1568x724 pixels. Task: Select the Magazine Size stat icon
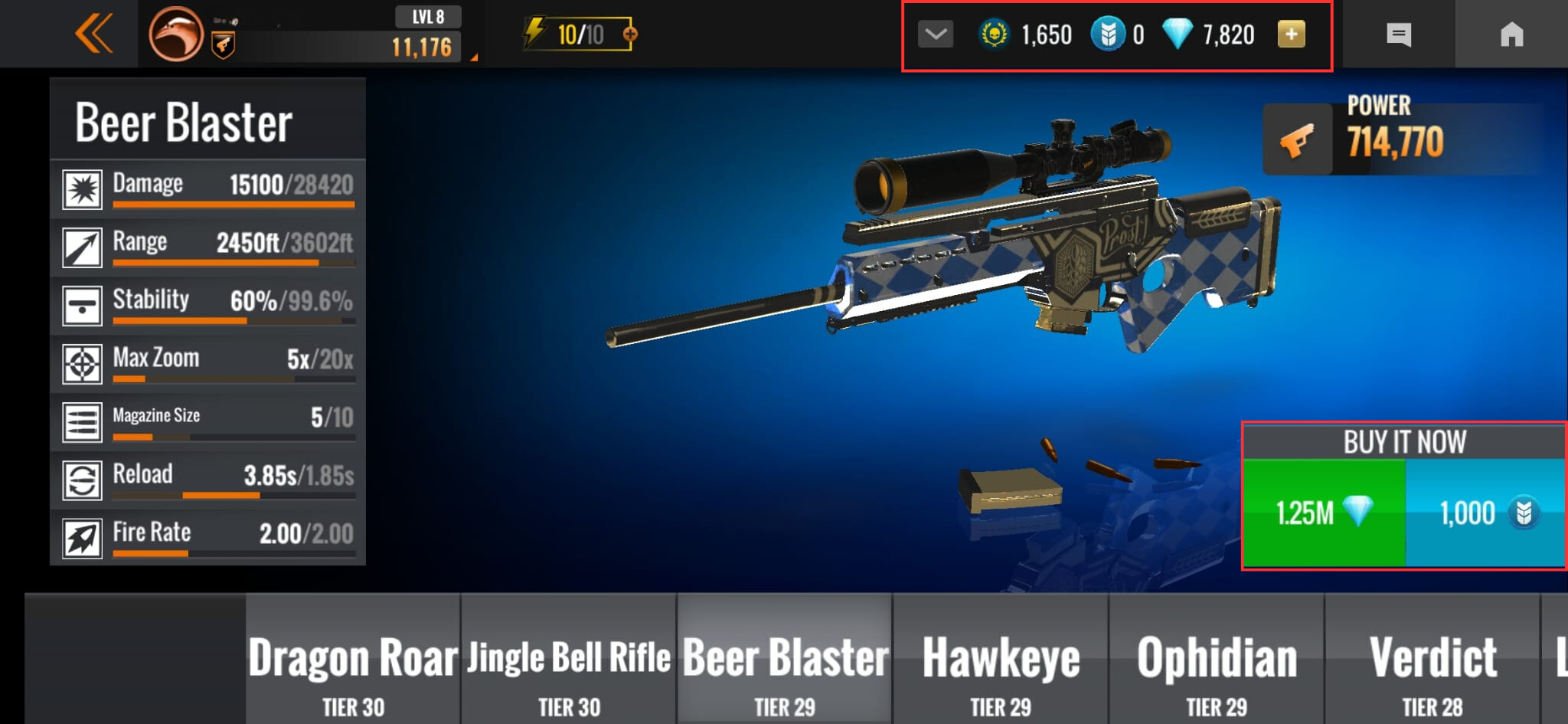(81, 420)
